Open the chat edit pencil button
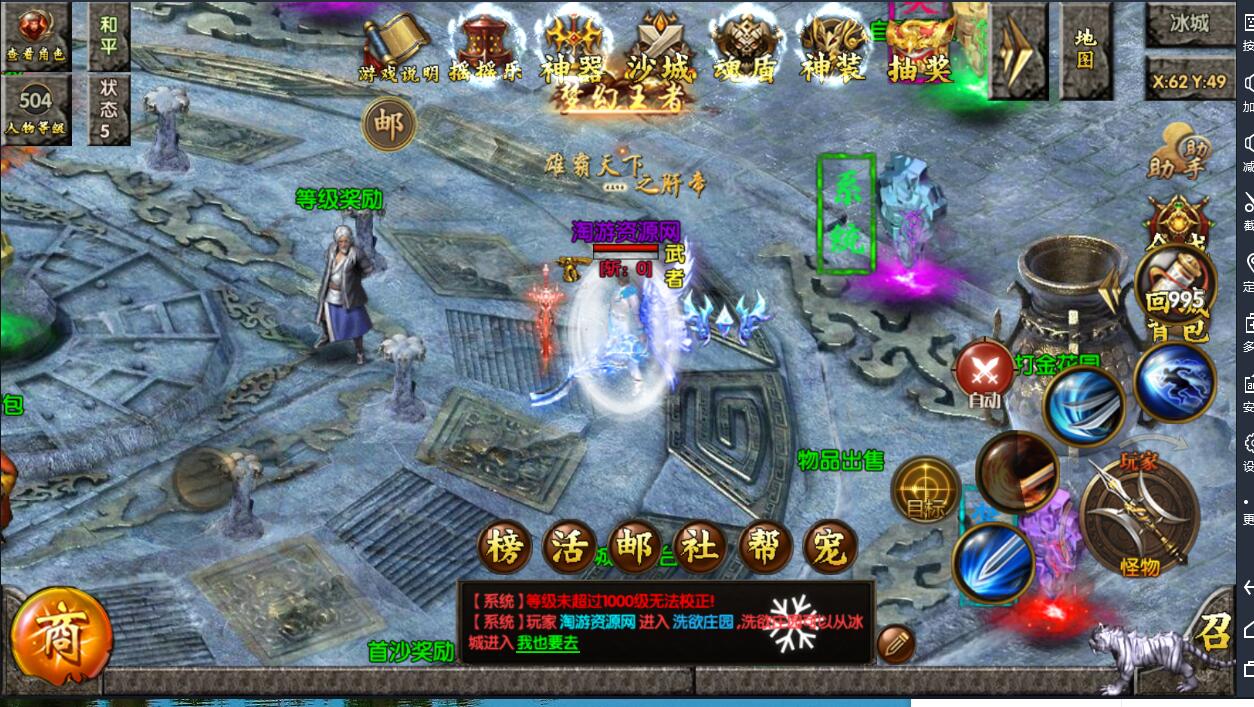Screen dimensions: 1254x707 pyautogui.click(x=895, y=643)
